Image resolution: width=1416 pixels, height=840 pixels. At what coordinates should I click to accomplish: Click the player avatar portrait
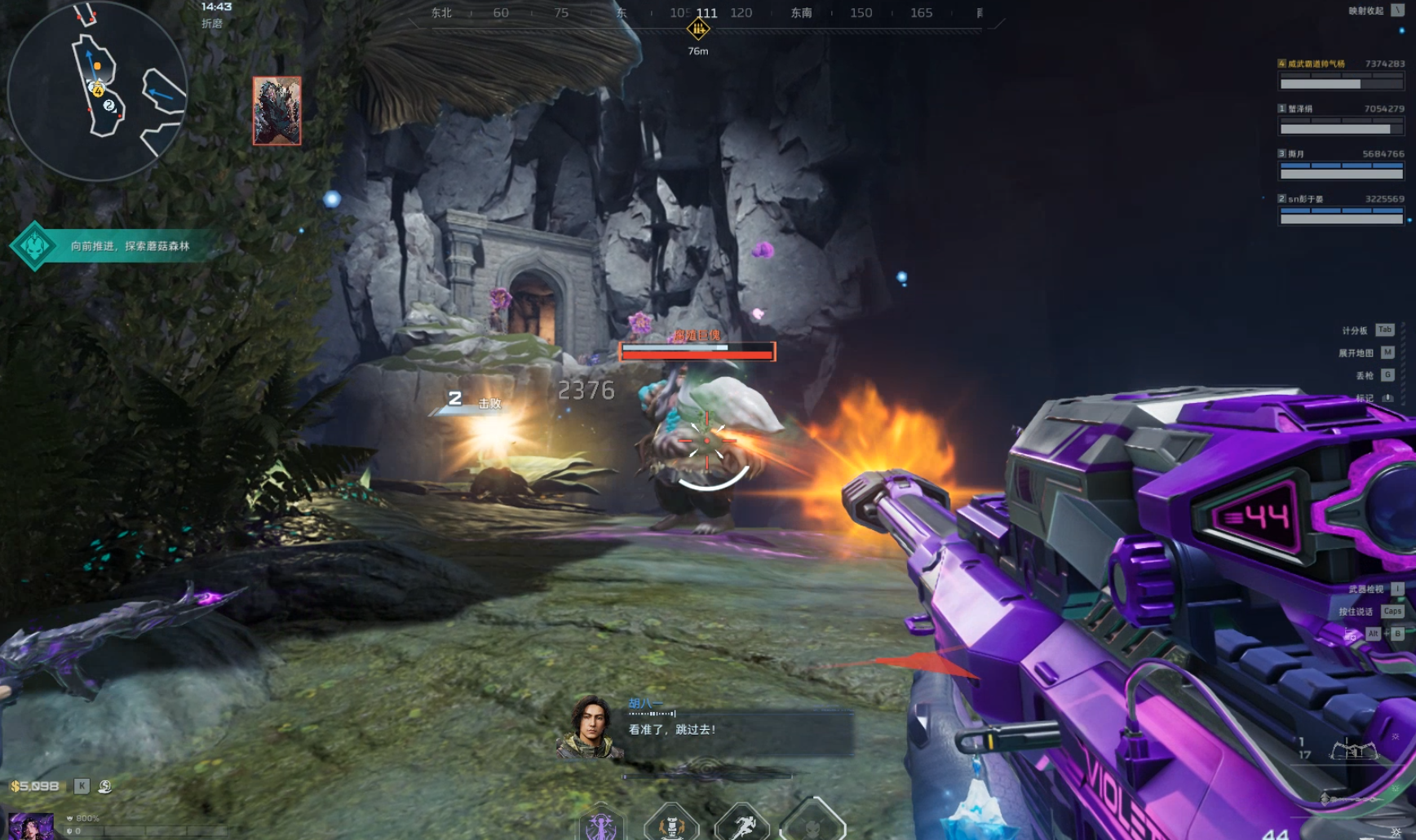[x=31, y=825]
